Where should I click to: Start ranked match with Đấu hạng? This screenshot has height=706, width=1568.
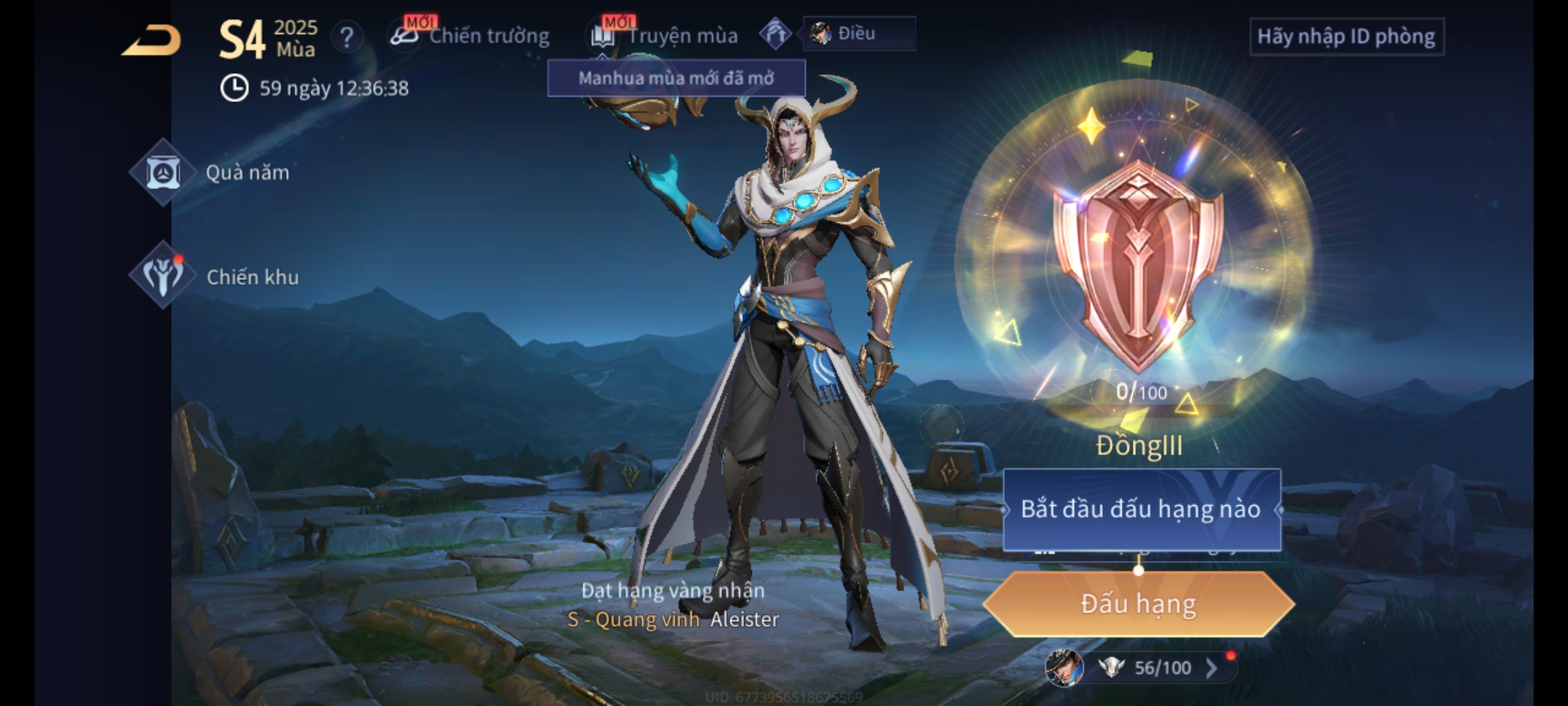point(1138,604)
